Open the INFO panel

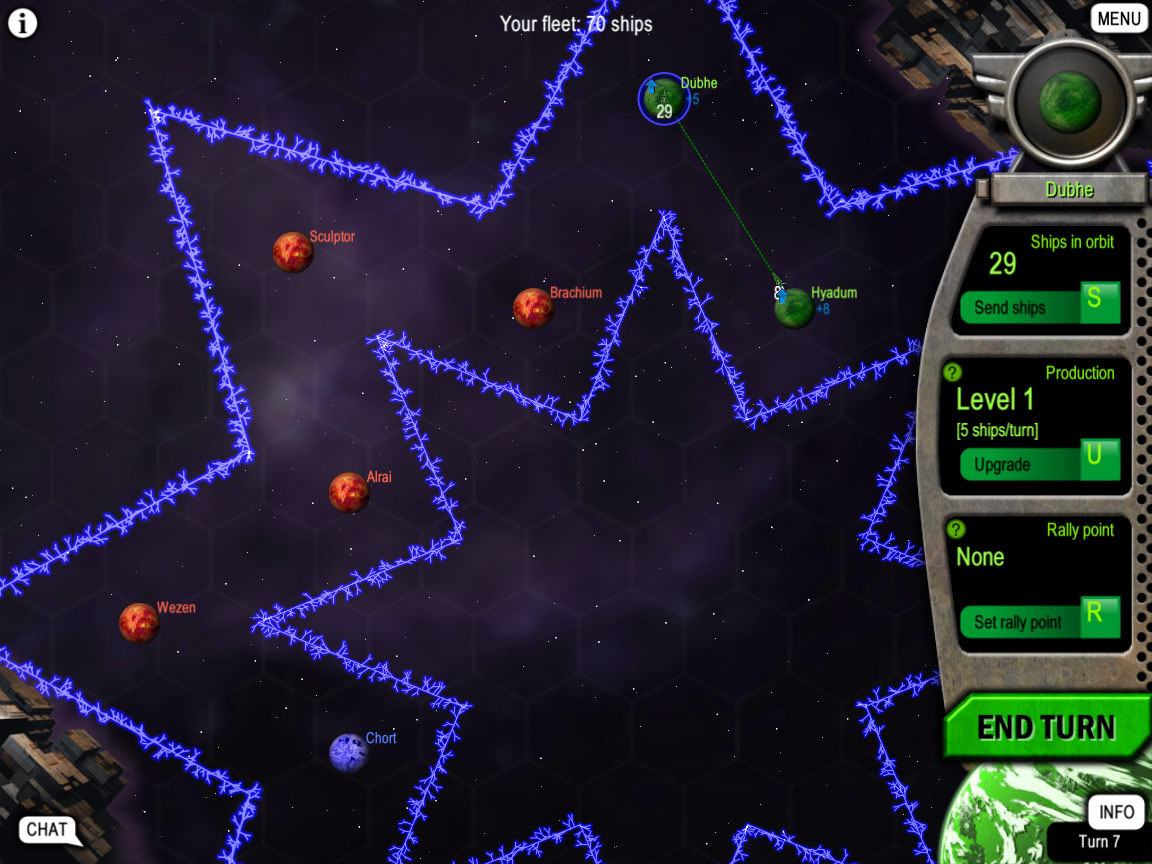coord(1116,811)
